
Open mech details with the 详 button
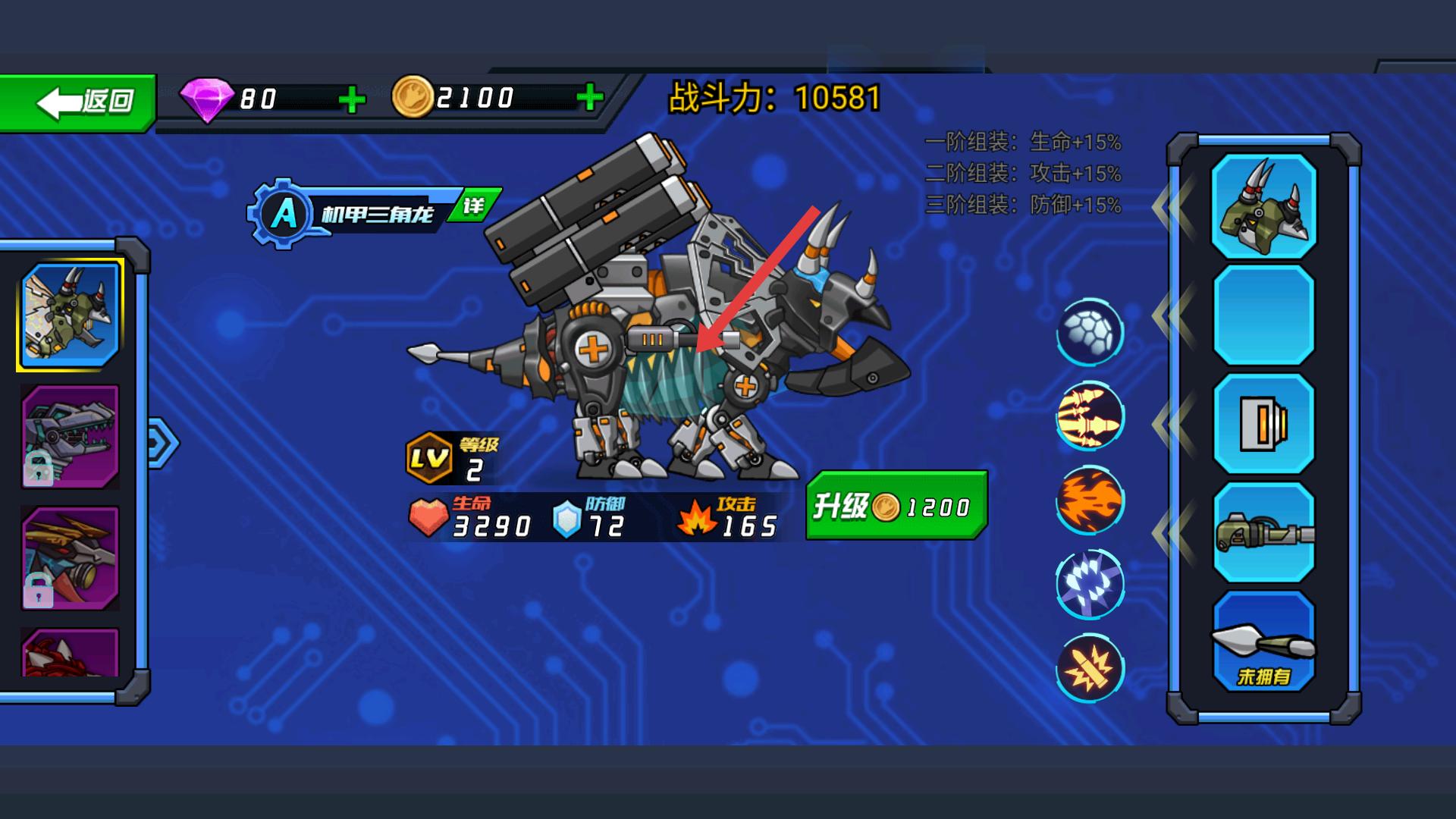(x=474, y=206)
